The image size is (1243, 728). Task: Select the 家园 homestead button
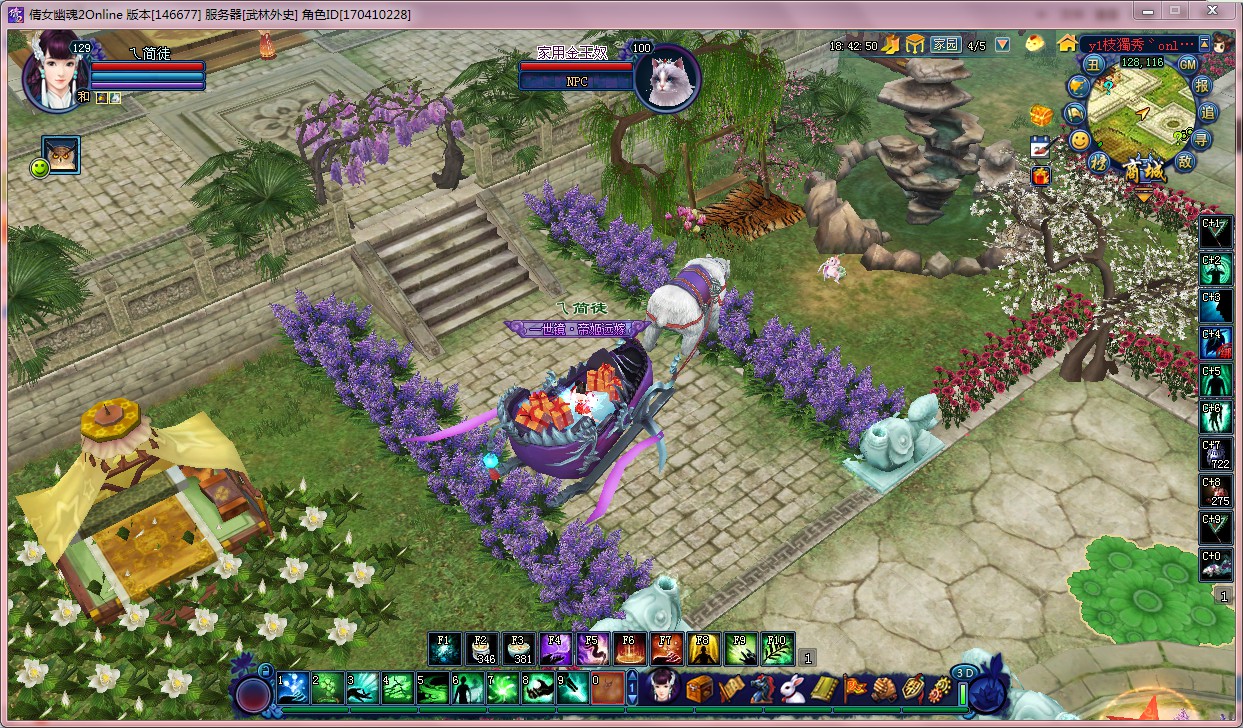945,45
